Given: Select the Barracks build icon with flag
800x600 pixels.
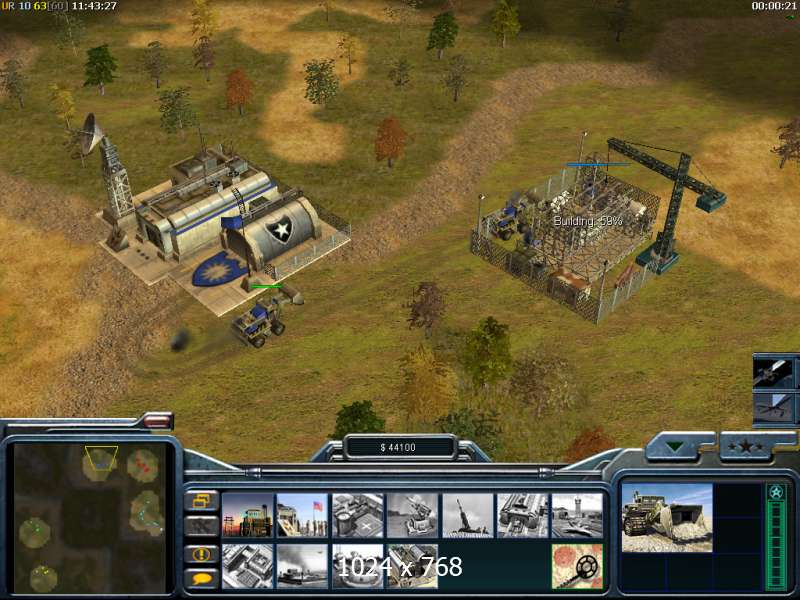Looking at the screenshot, I should point(302,515).
